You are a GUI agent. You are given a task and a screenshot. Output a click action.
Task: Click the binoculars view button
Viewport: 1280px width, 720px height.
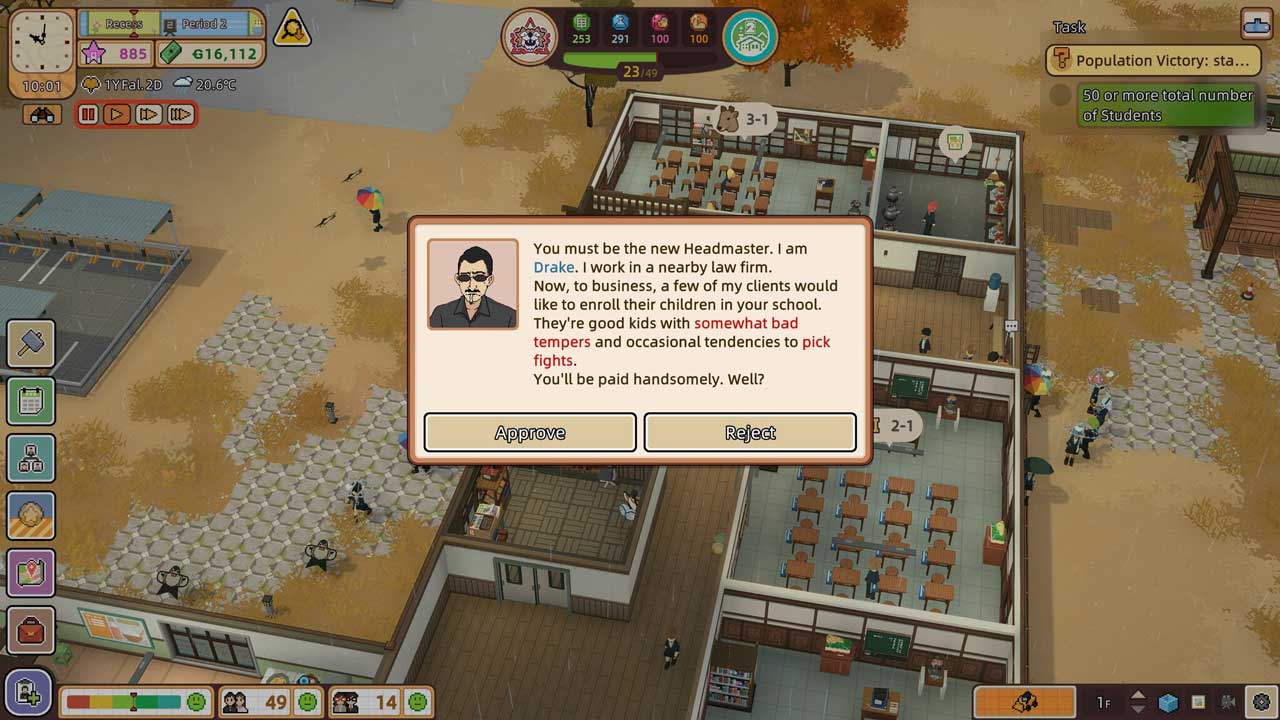pos(42,115)
